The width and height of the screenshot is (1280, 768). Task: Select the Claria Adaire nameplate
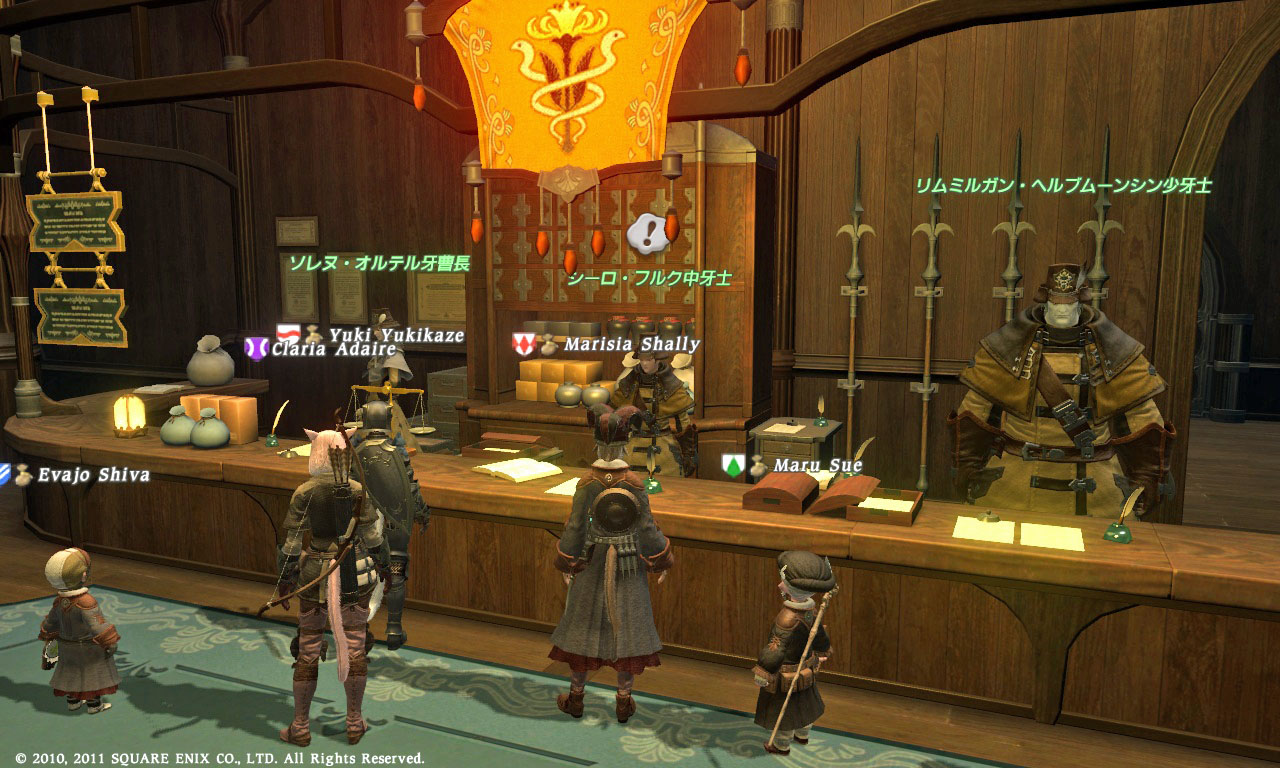[x=333, y=350]
